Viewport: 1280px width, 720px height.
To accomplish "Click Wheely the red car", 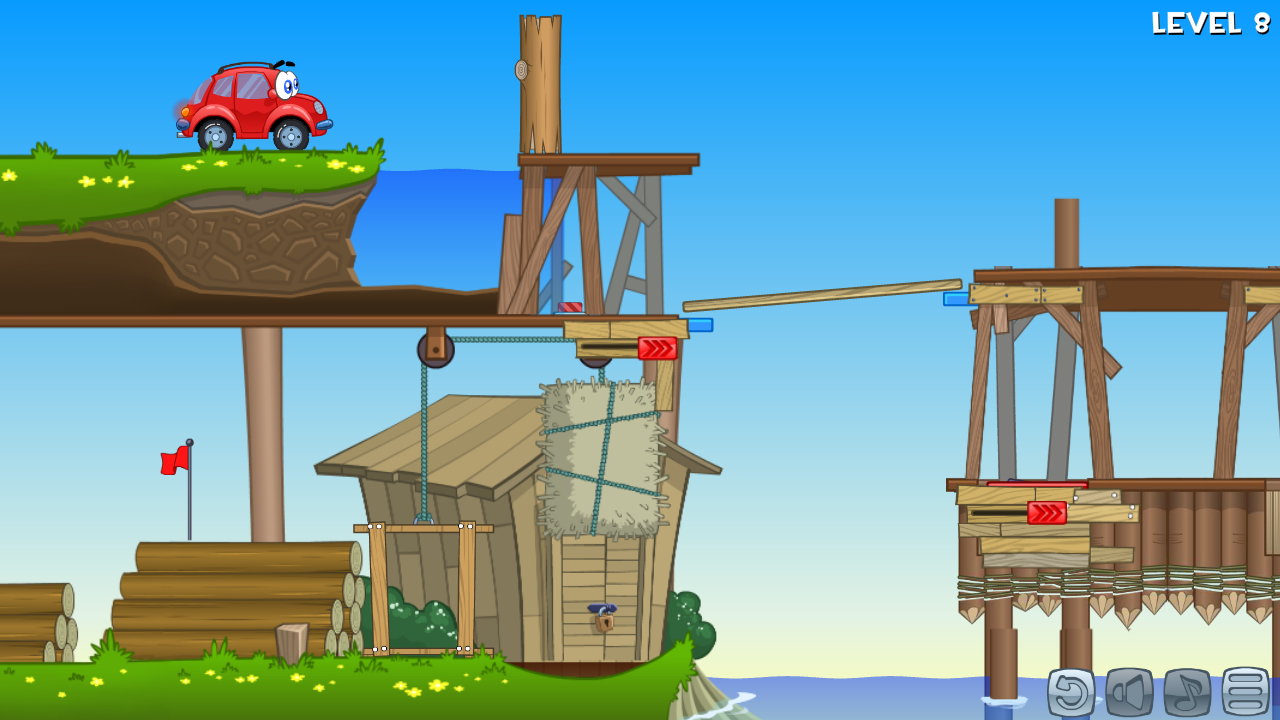I will point(250,100).
